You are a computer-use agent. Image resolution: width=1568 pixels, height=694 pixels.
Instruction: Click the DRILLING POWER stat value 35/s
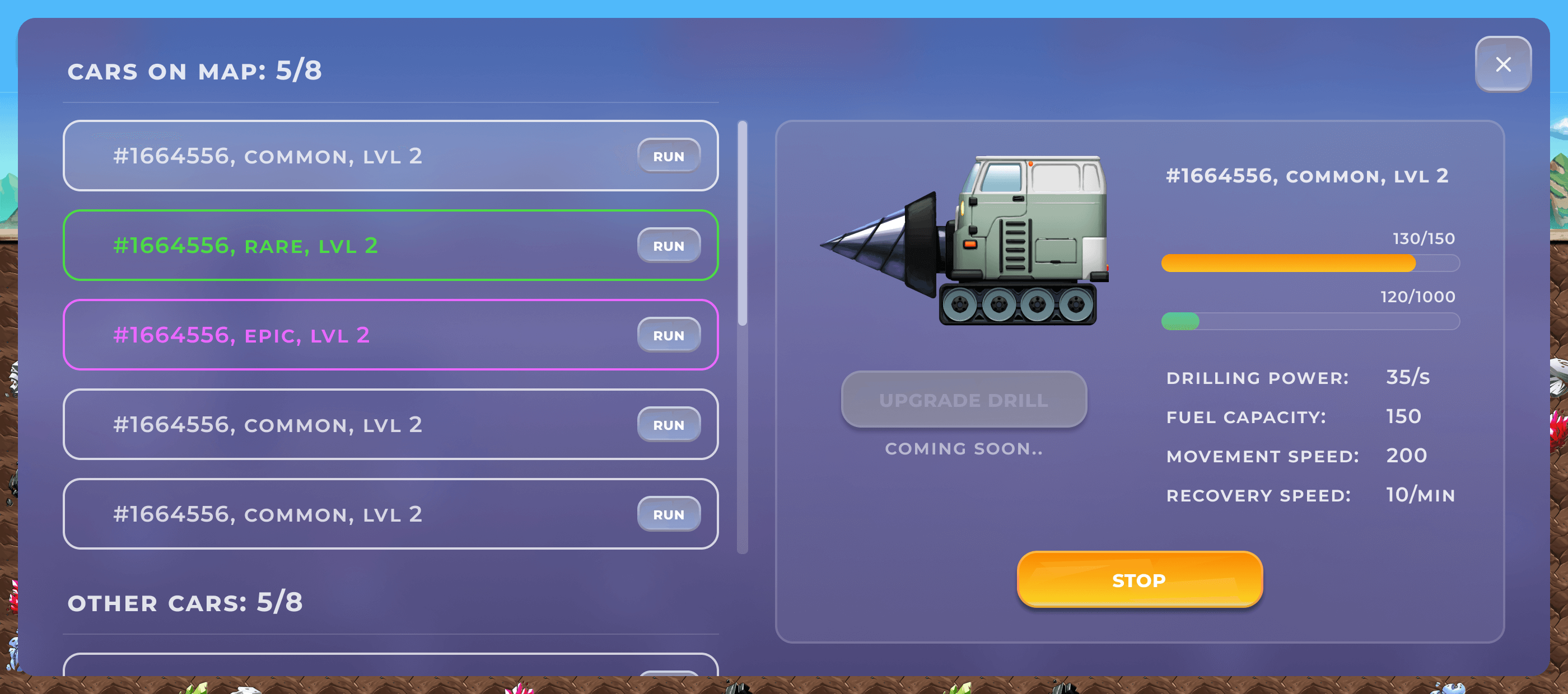point(1409,377)
